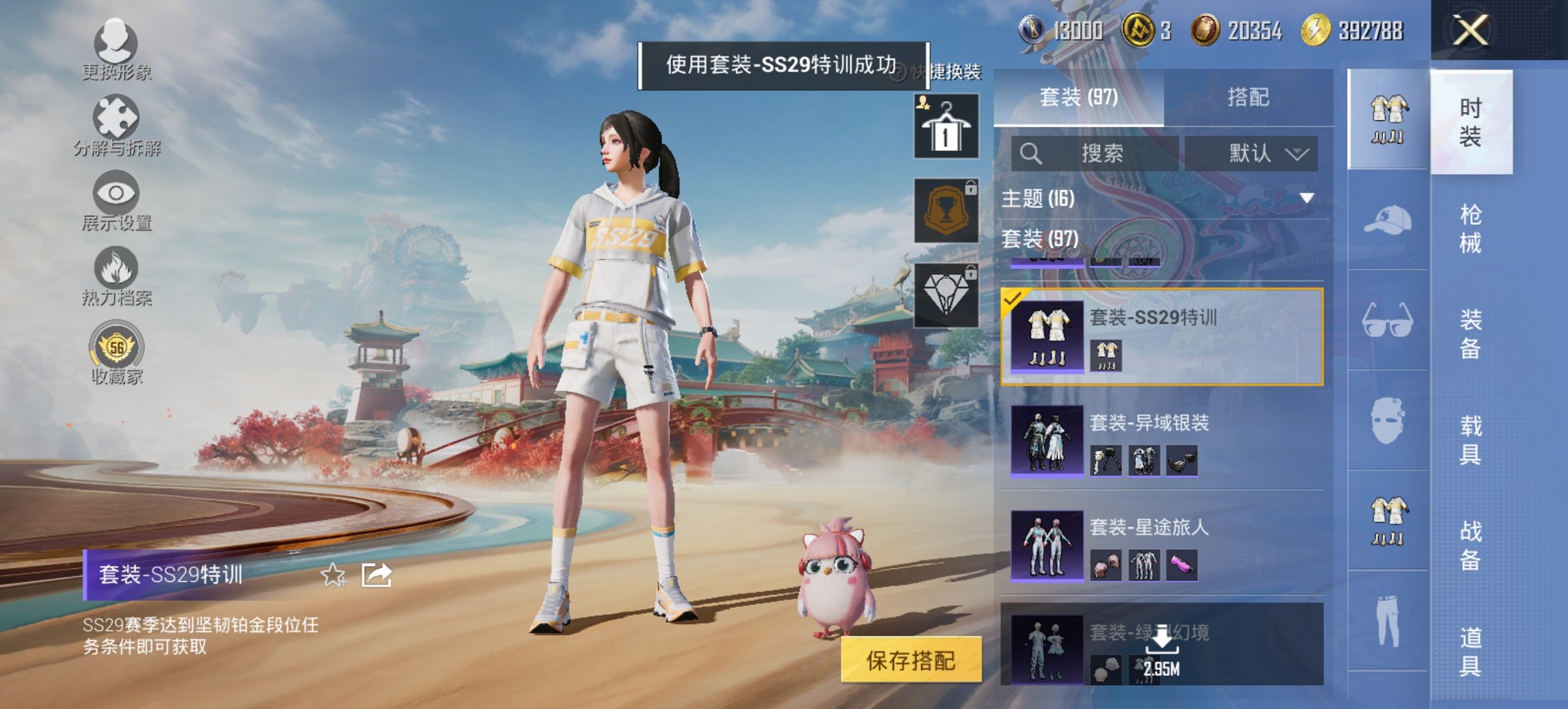Open the wardrobe hanger quick-change icon
Image resolution: width=1568 pixels, height=709 pixels.
946,126
